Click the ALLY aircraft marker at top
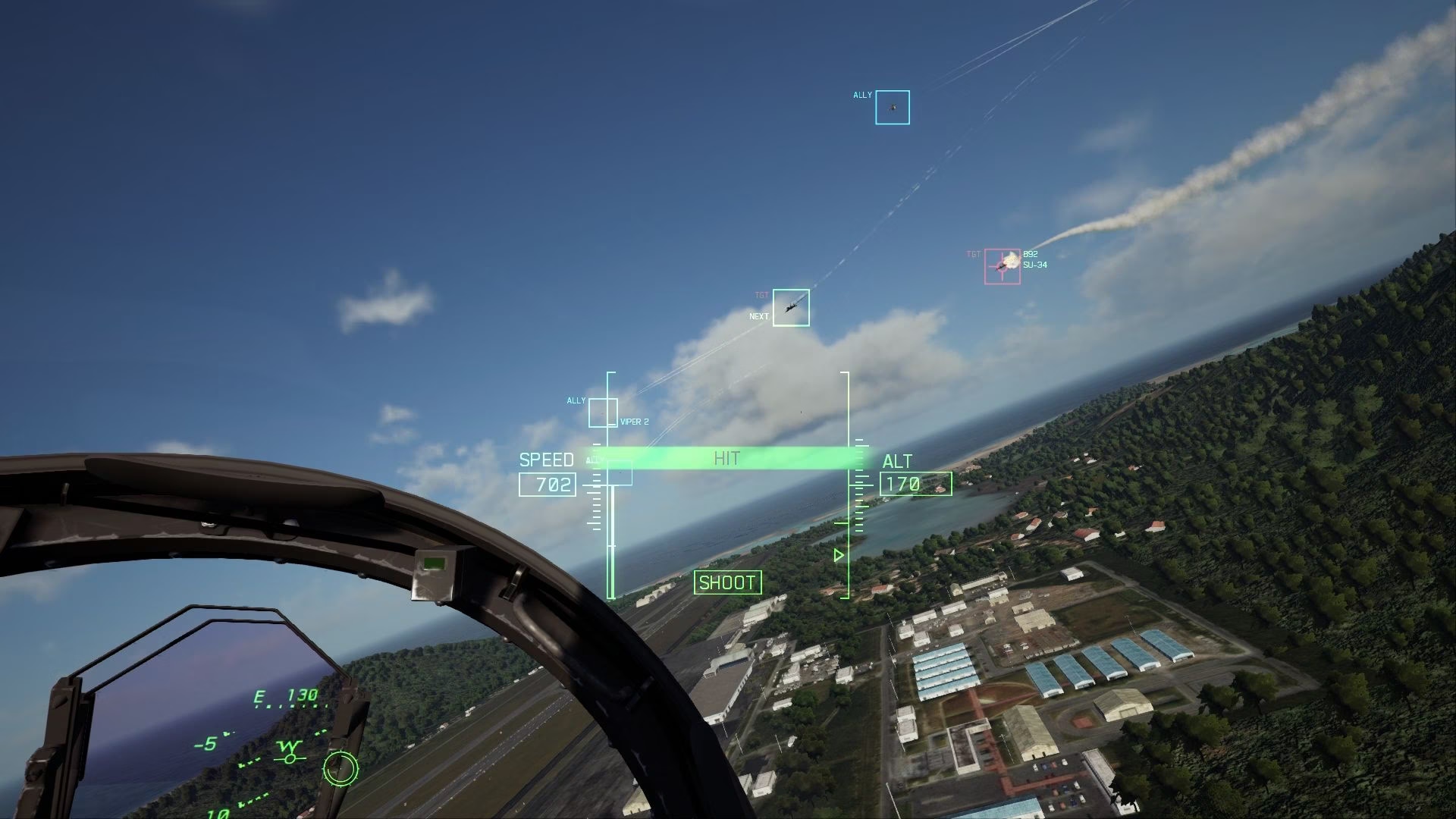The width and height of the screenshot is (1456, 819). (892, 107)
